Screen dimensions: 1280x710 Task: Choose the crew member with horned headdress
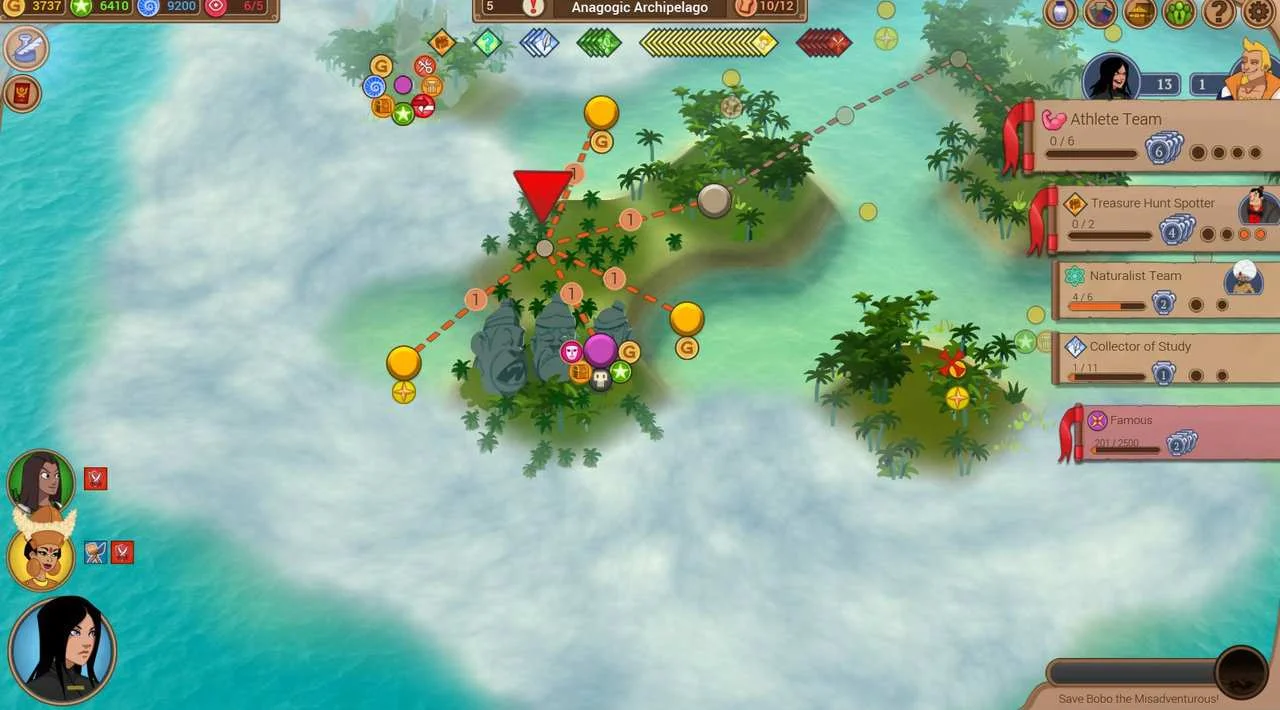[x=41, y=556]
